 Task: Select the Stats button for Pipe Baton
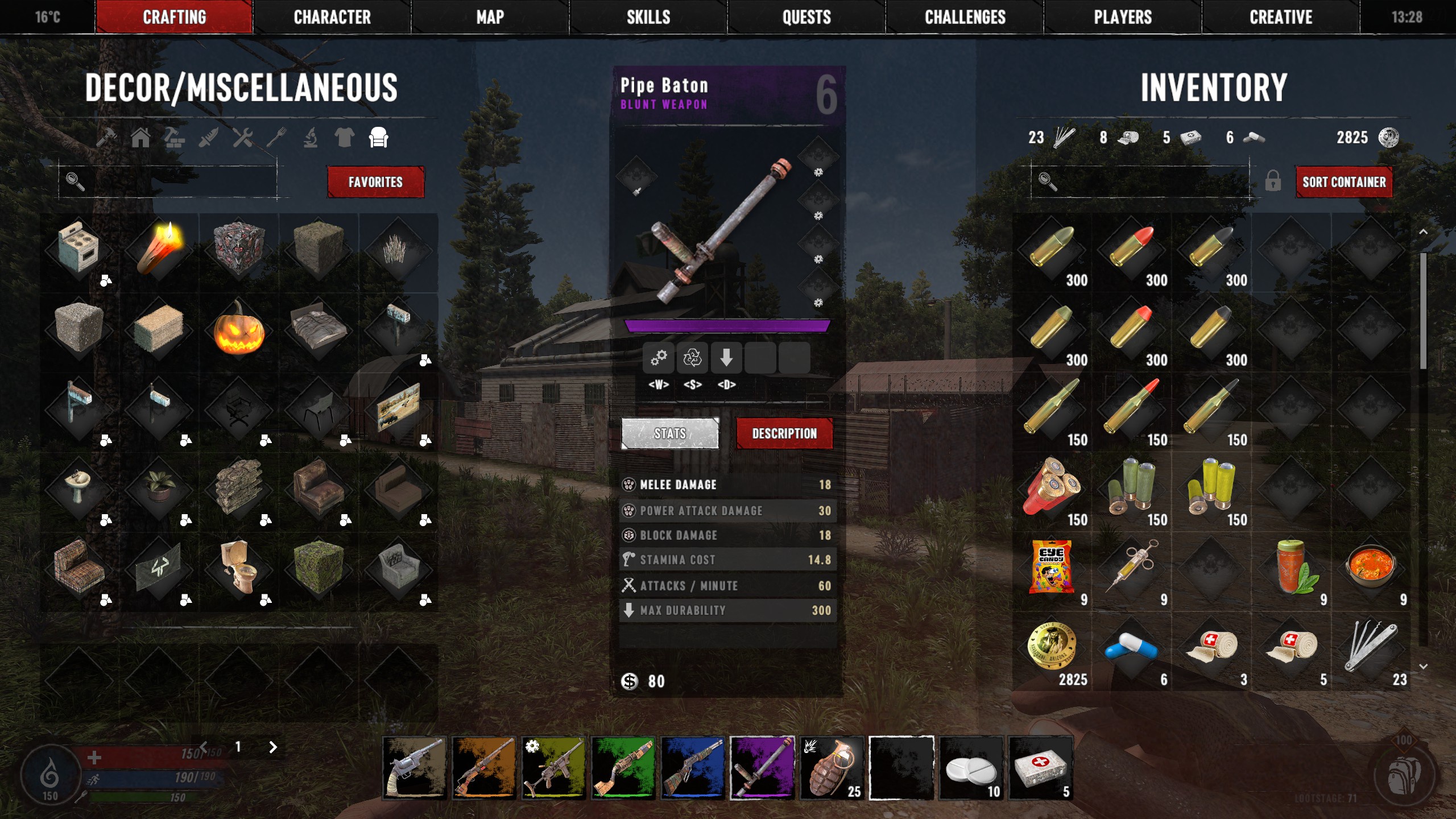pos(670,433)
